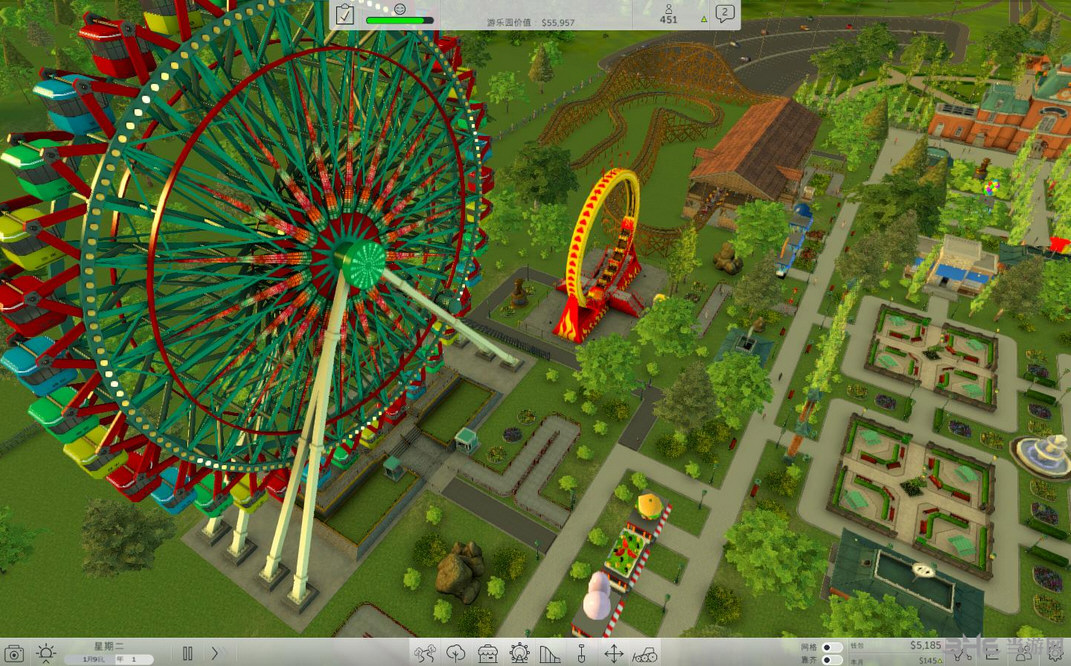Select the four-arrow move tool
Screen dimensions: 1071x666
tap(613, 654)
